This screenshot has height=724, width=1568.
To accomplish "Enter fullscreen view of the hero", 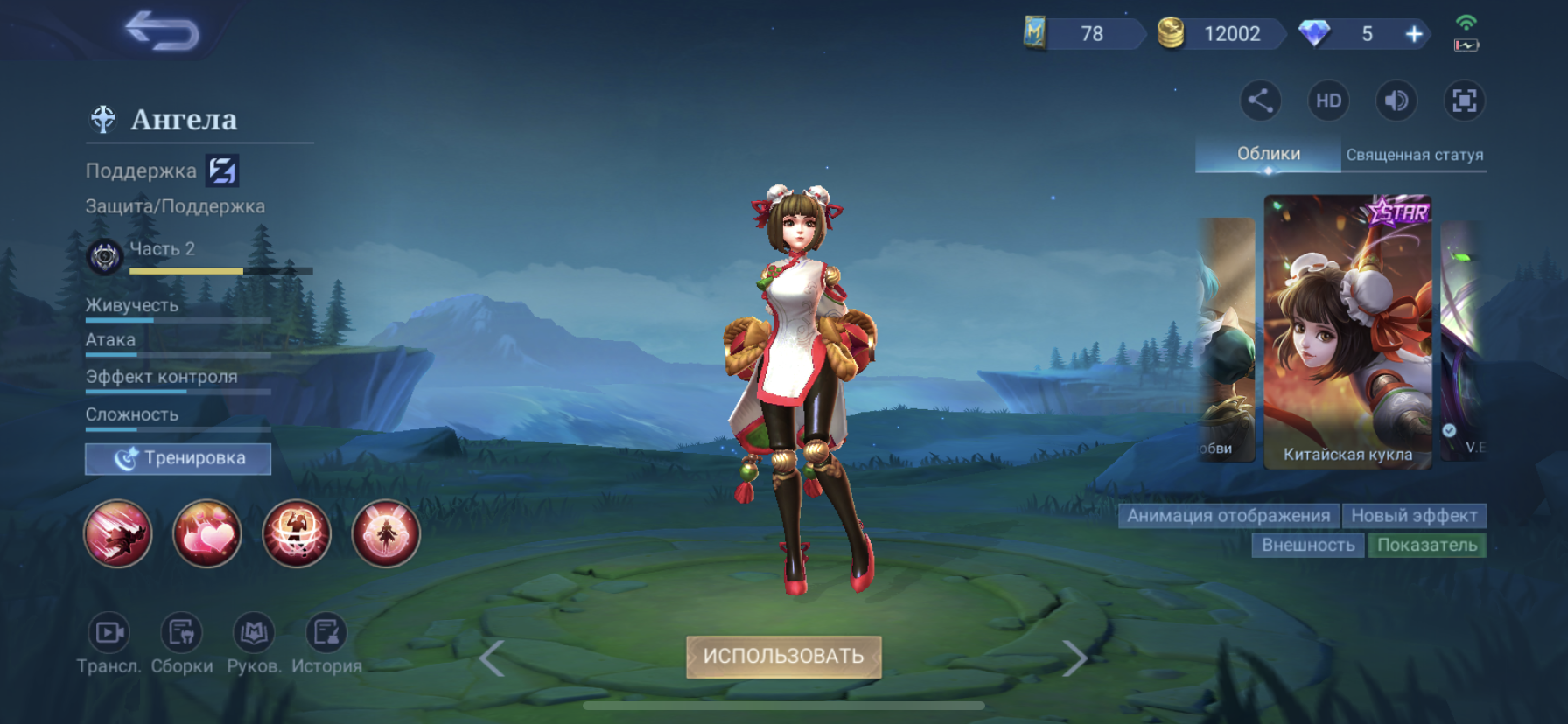I will click(1464, 101).
